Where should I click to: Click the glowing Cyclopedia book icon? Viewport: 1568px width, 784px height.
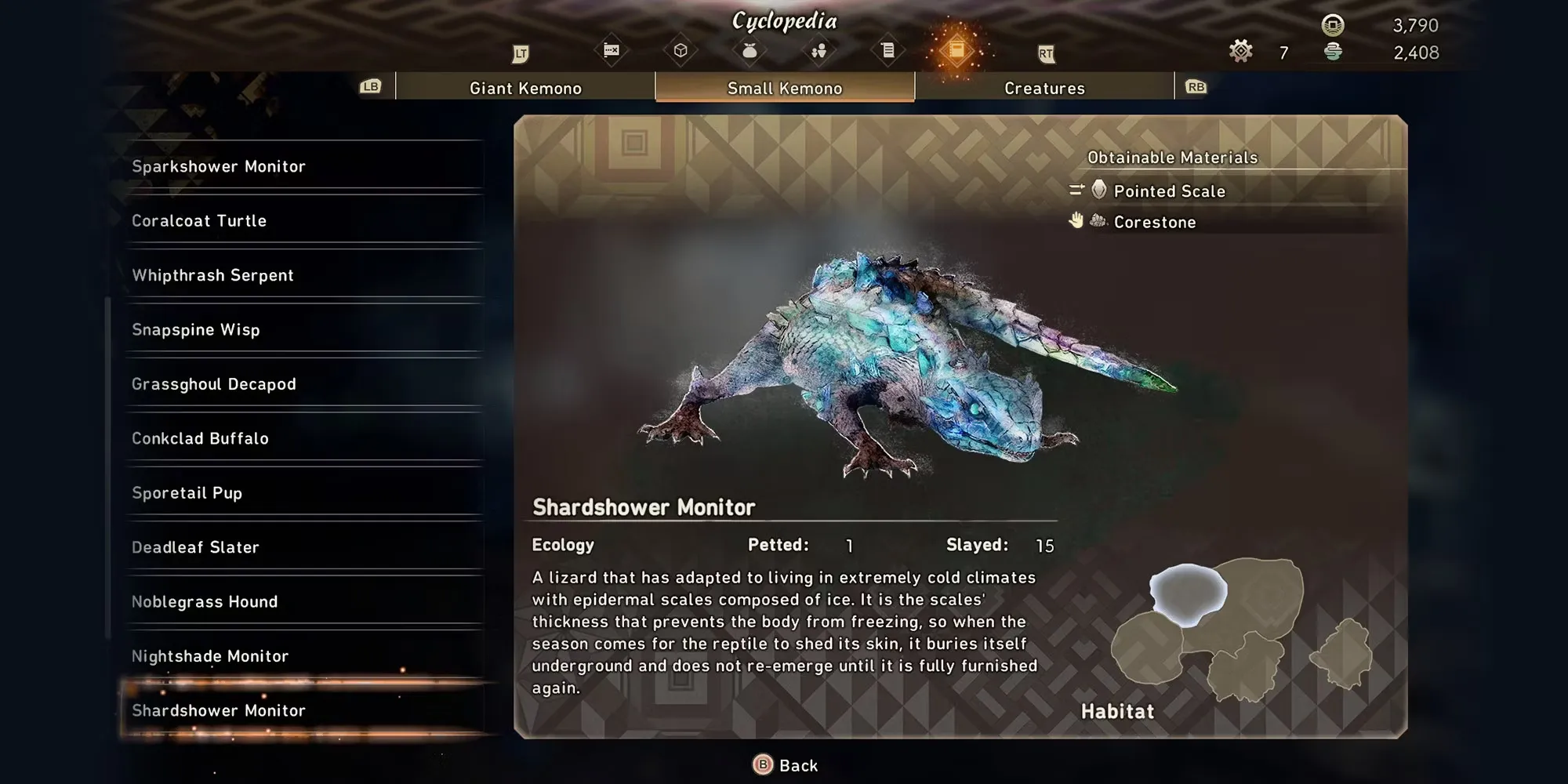956,51
